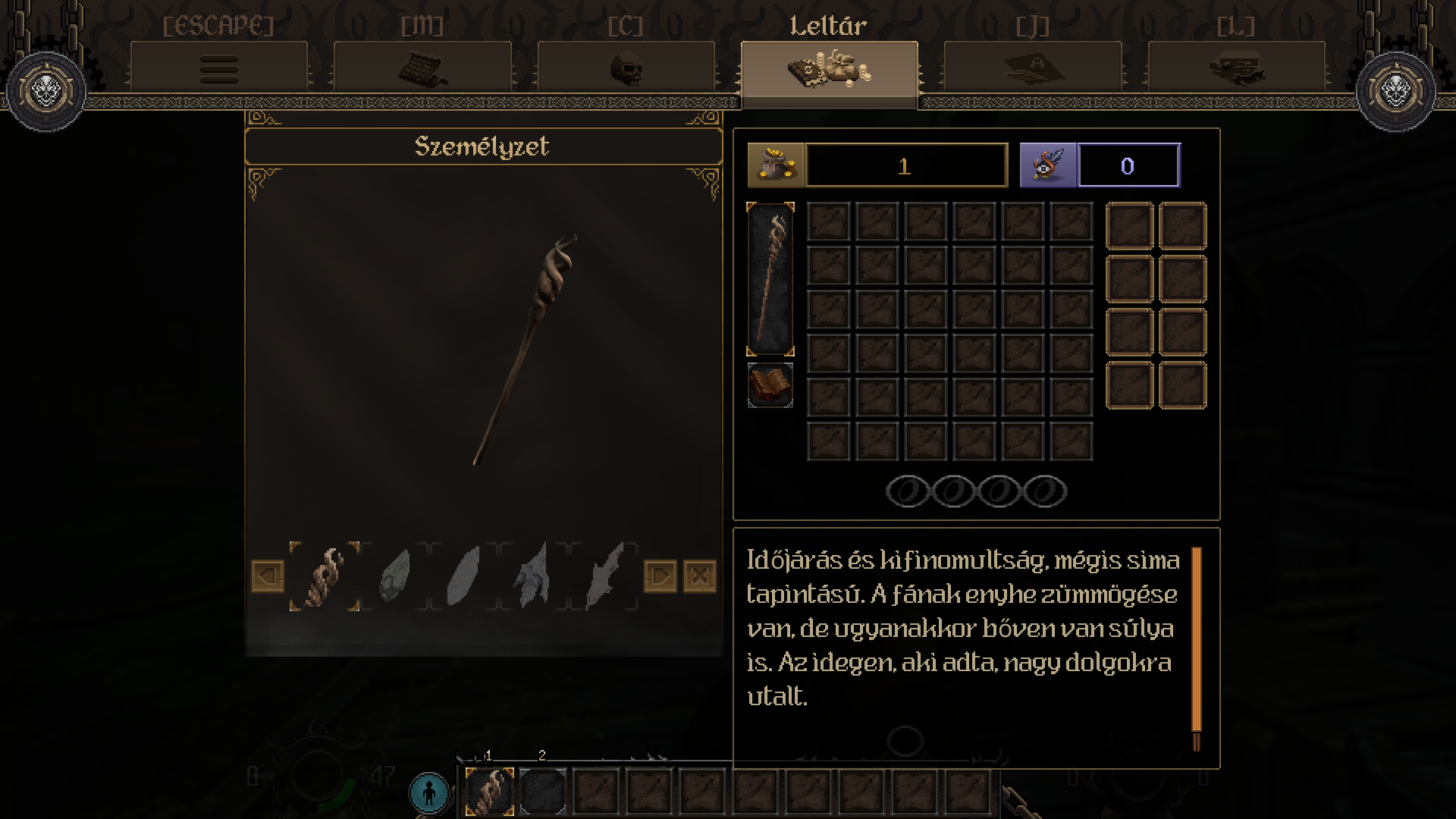Close the weapon viewer with X button
Screen dimensions: 1456x819
coord(699,576)
